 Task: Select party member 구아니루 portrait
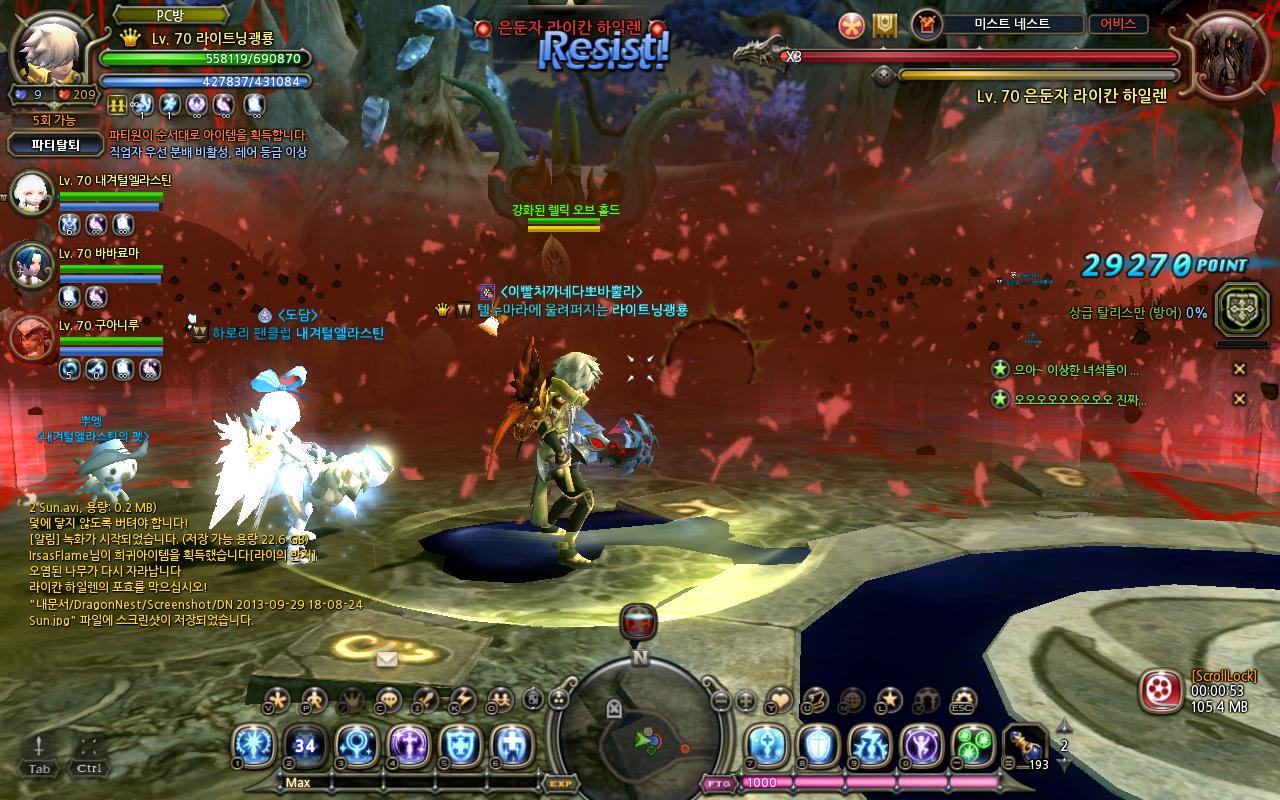(x=31, y=338)
